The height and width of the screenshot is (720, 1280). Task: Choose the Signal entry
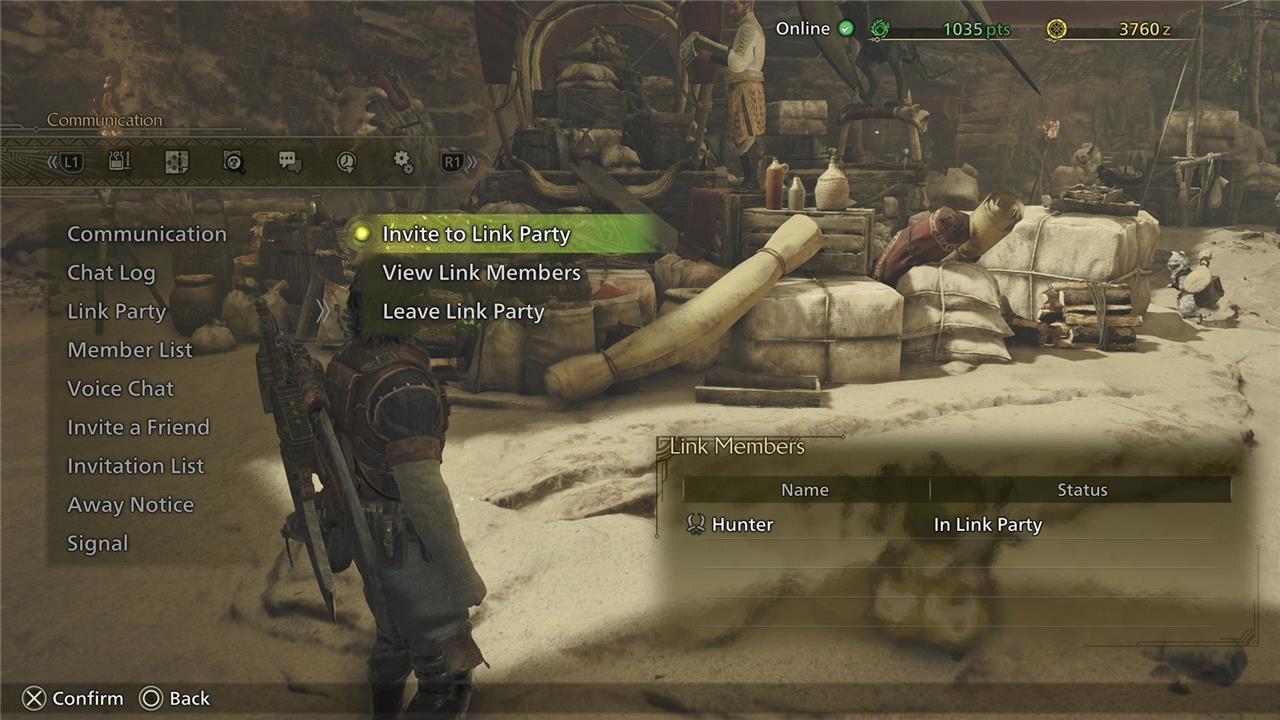click(98, 544)
